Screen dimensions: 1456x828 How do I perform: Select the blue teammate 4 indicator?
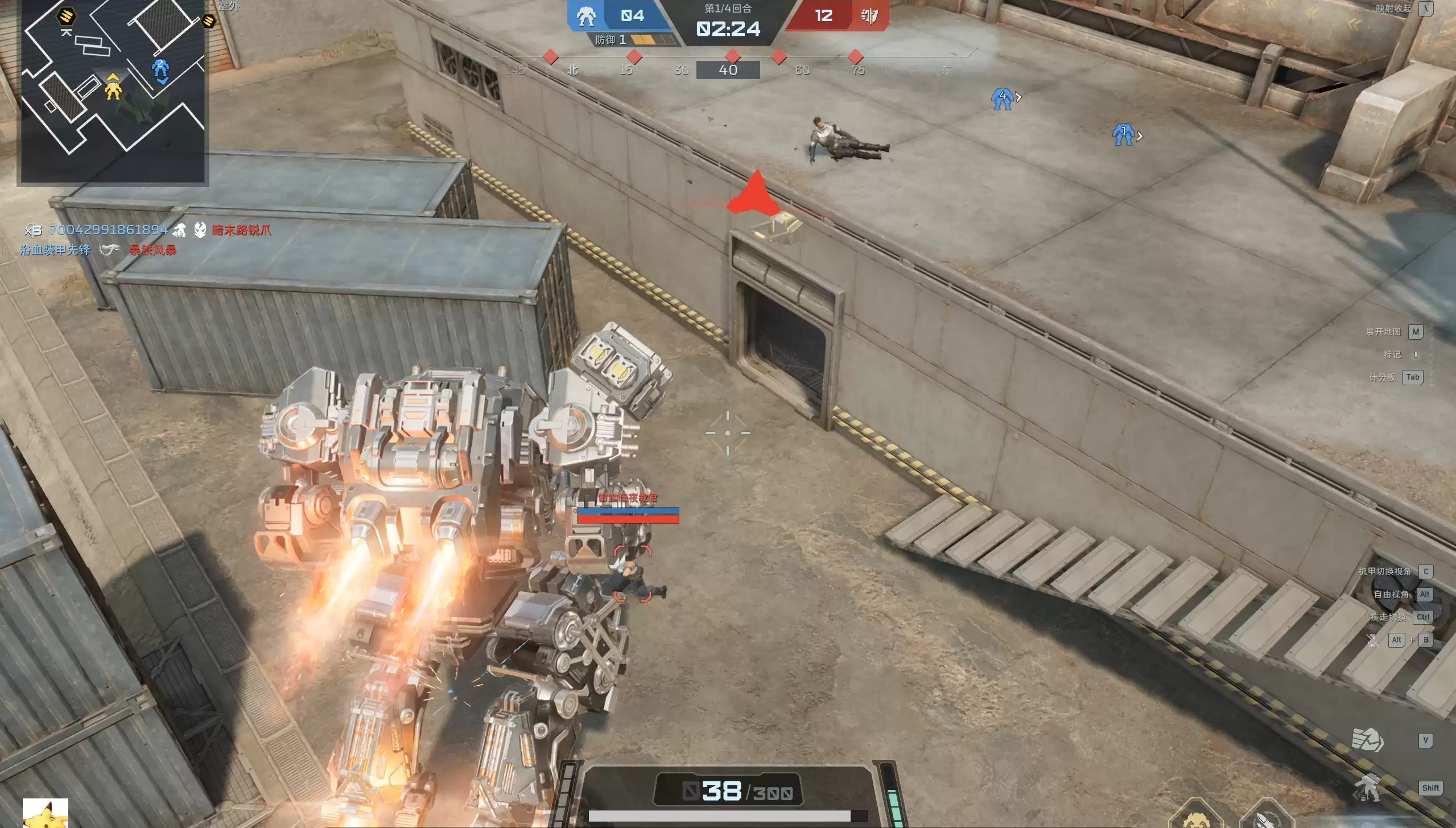[x=1002, y=98]
